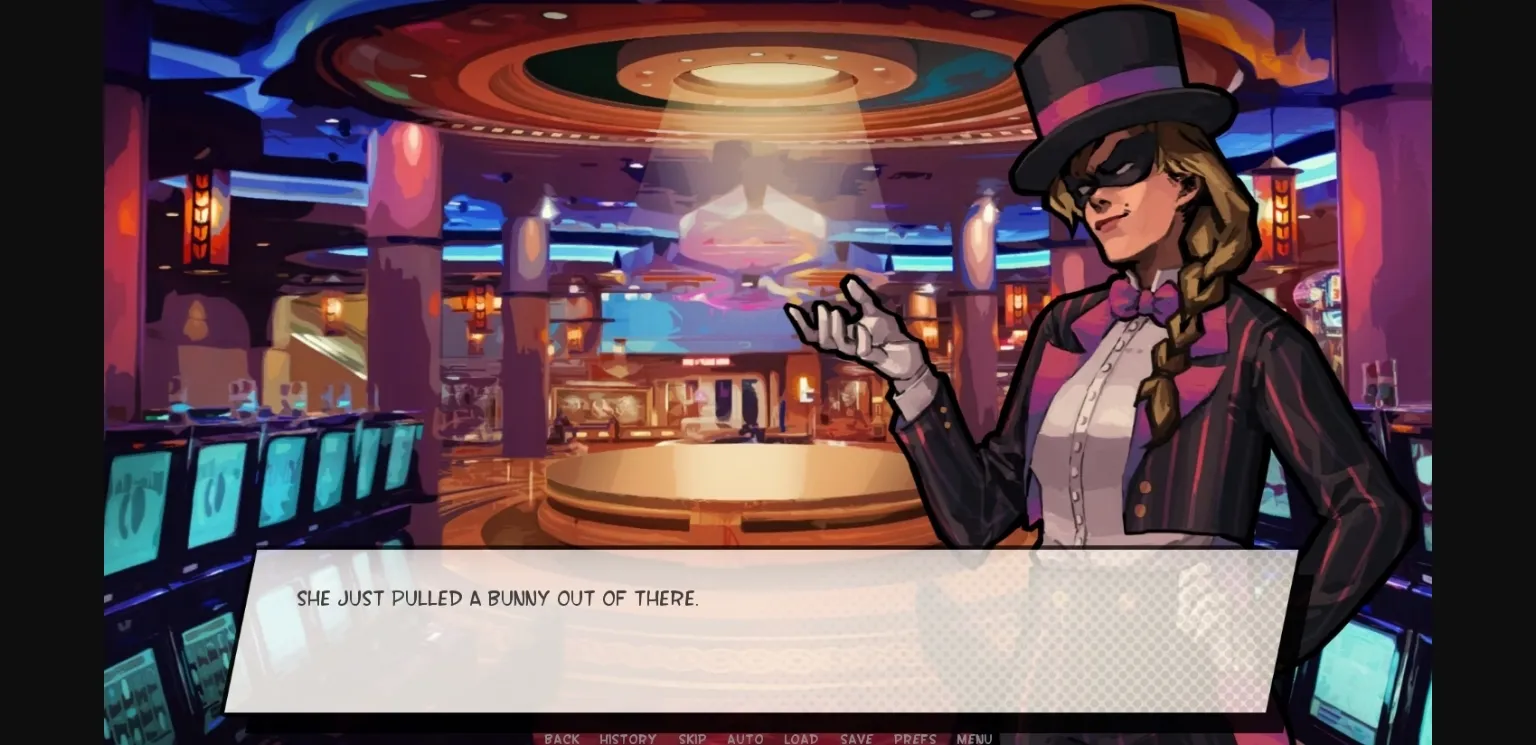The width and height of the screenshot is (1536, 745).
Task: Toggle SKIP off after fast-forwarding
Action: [x=691, y=739]
